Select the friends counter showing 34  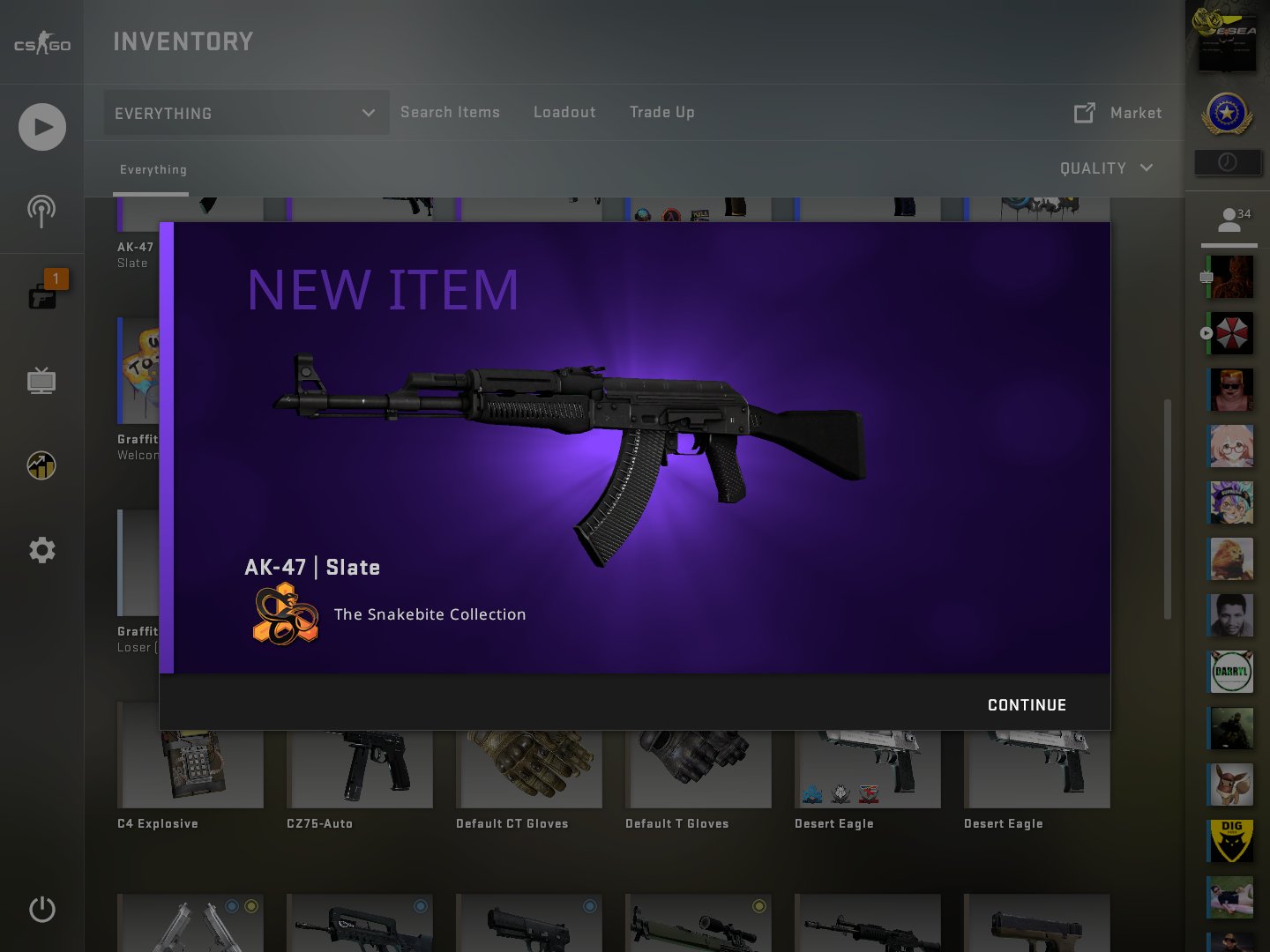[x=1229, y=219]
